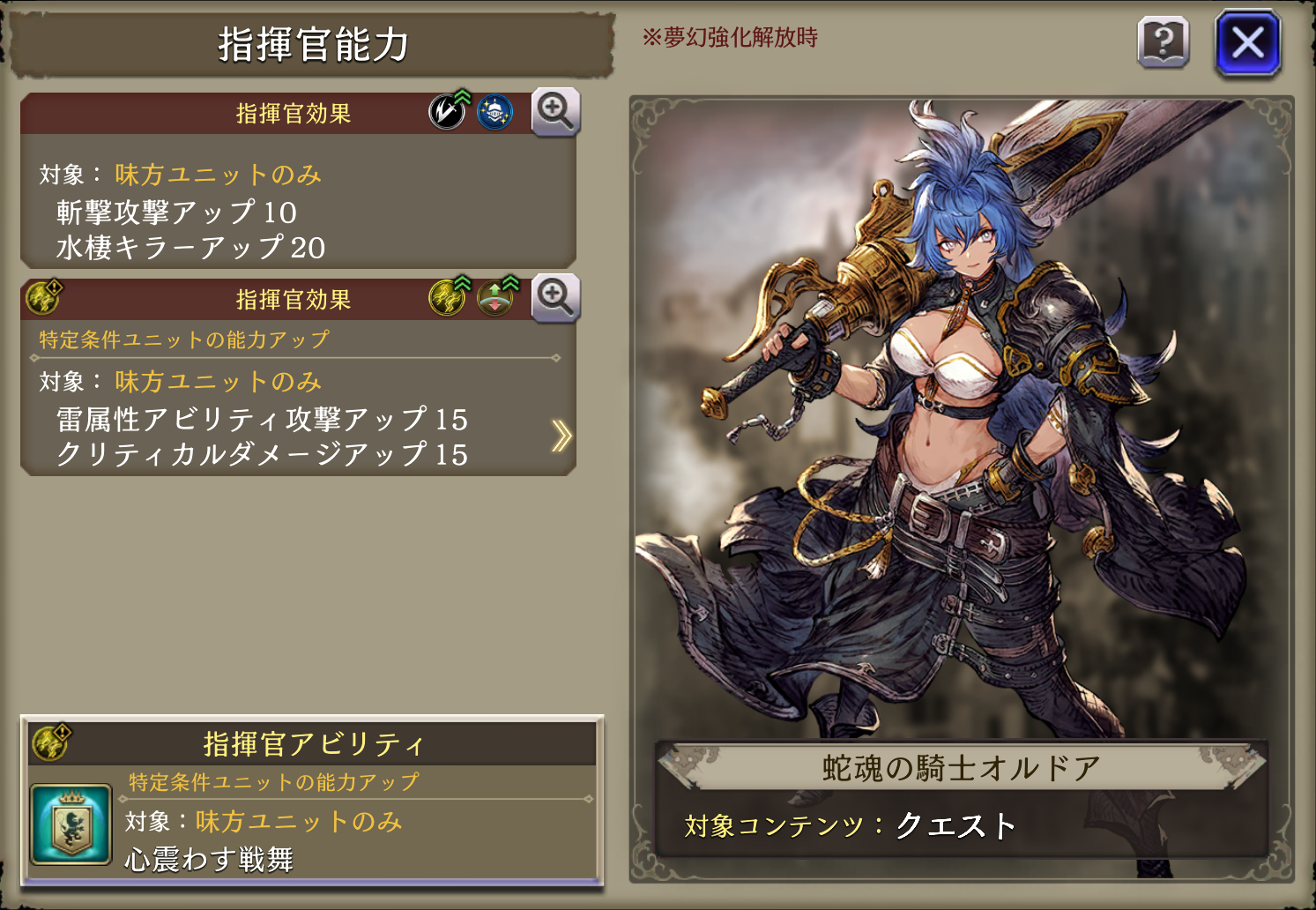This screenshot has width=1316, height=910.
Task: Open the help book button
Action: [1164, 42]
